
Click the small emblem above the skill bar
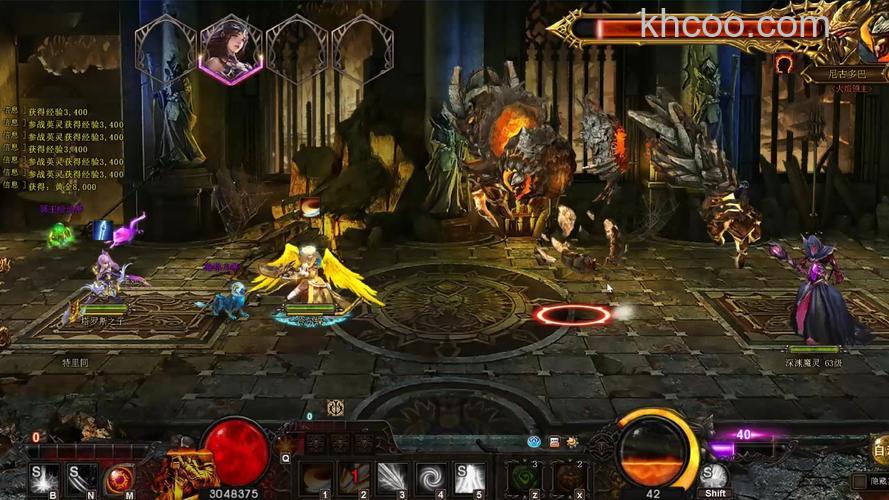(335, 407)
